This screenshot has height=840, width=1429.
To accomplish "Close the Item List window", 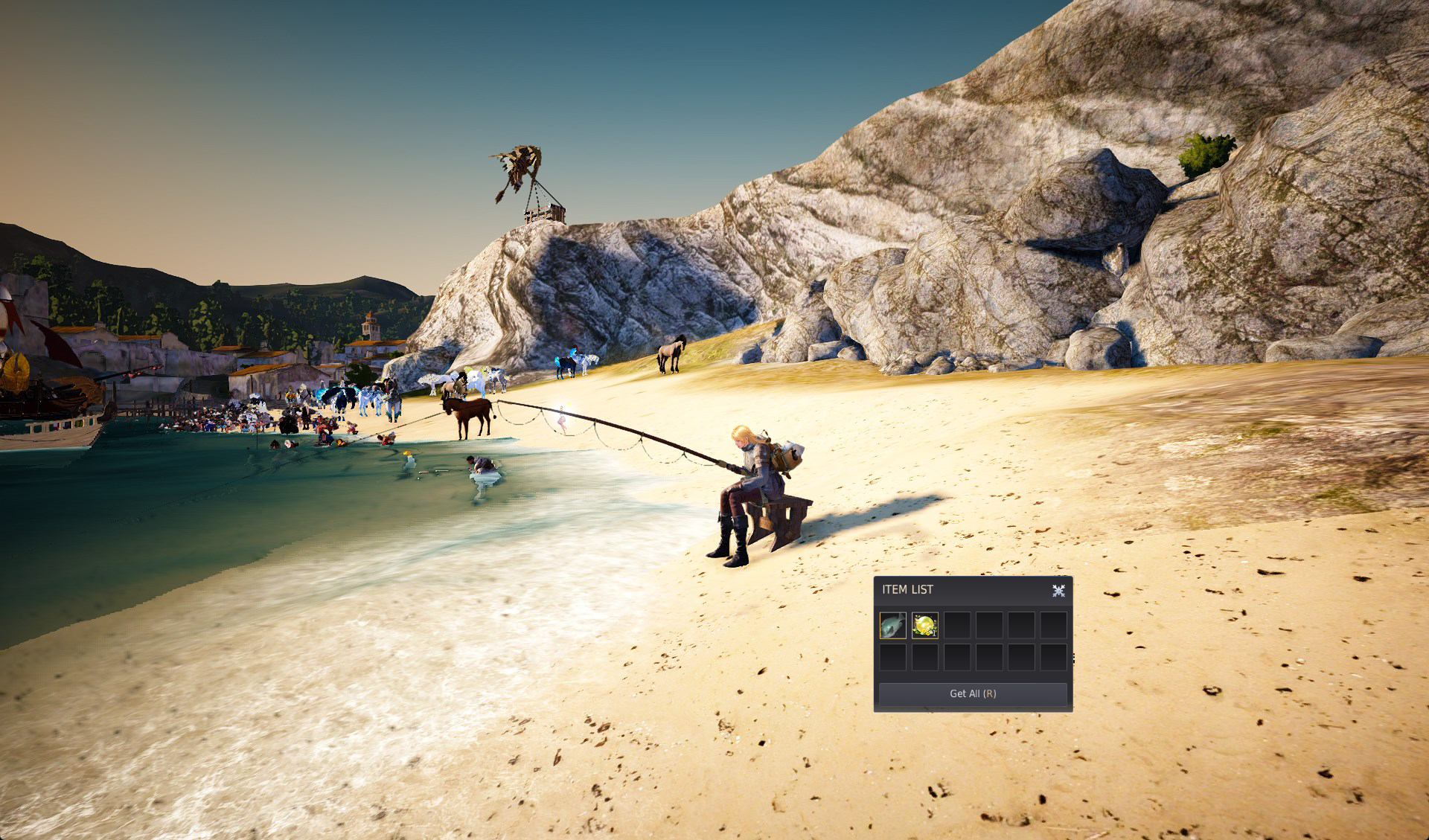I will coord(1058,591).
